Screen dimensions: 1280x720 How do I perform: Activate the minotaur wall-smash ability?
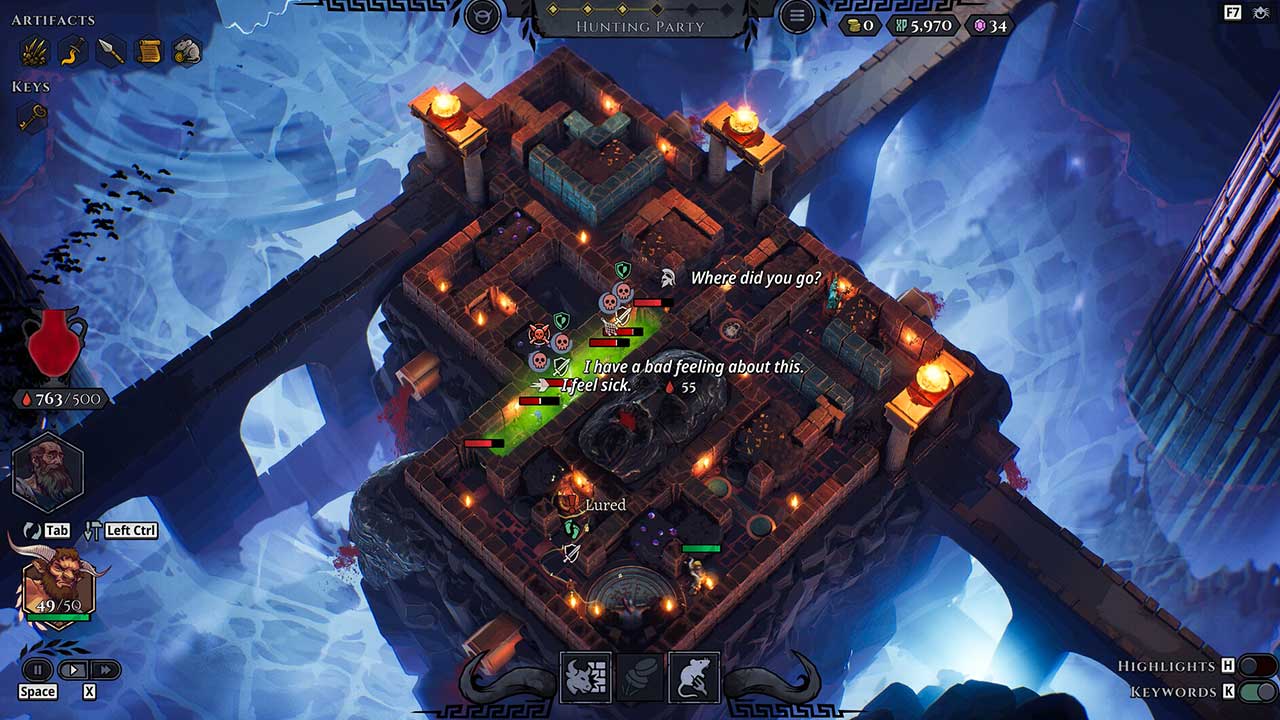point(586,678)
